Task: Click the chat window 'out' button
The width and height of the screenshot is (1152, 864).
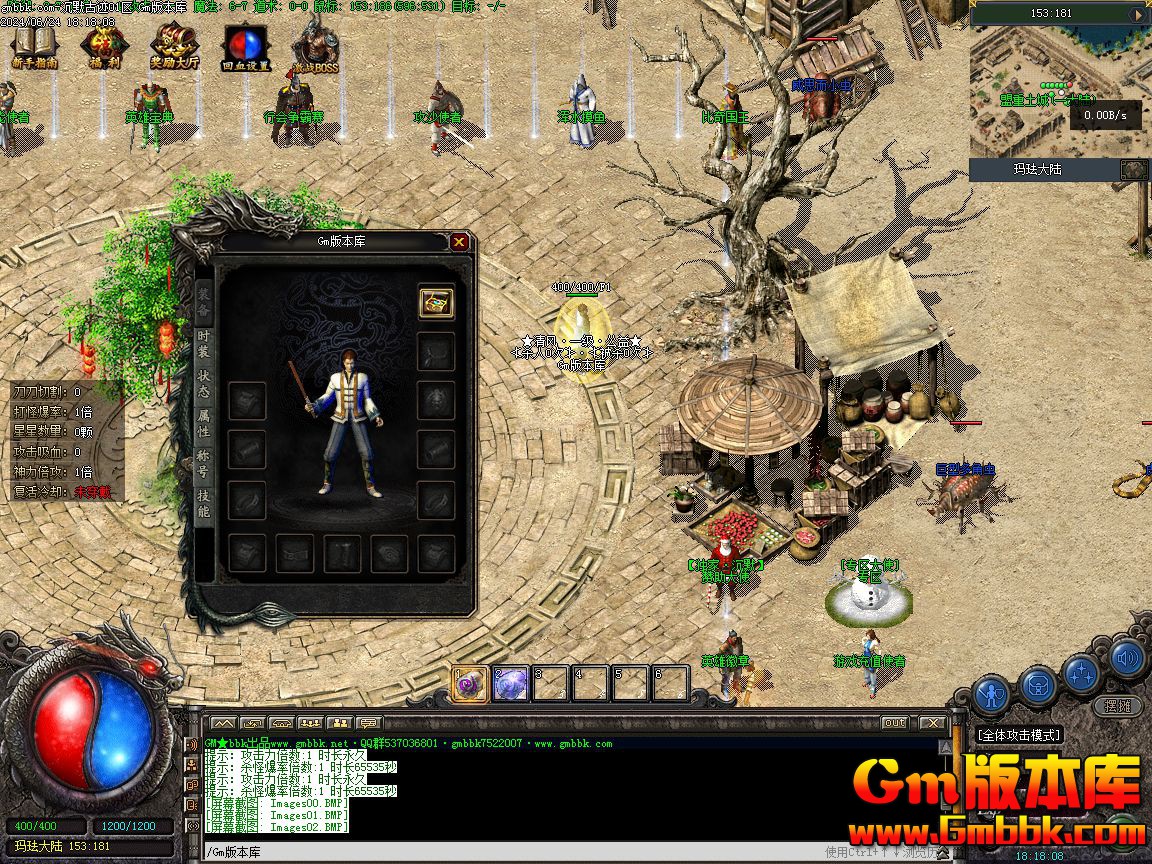Action: (x=894, y=722)
